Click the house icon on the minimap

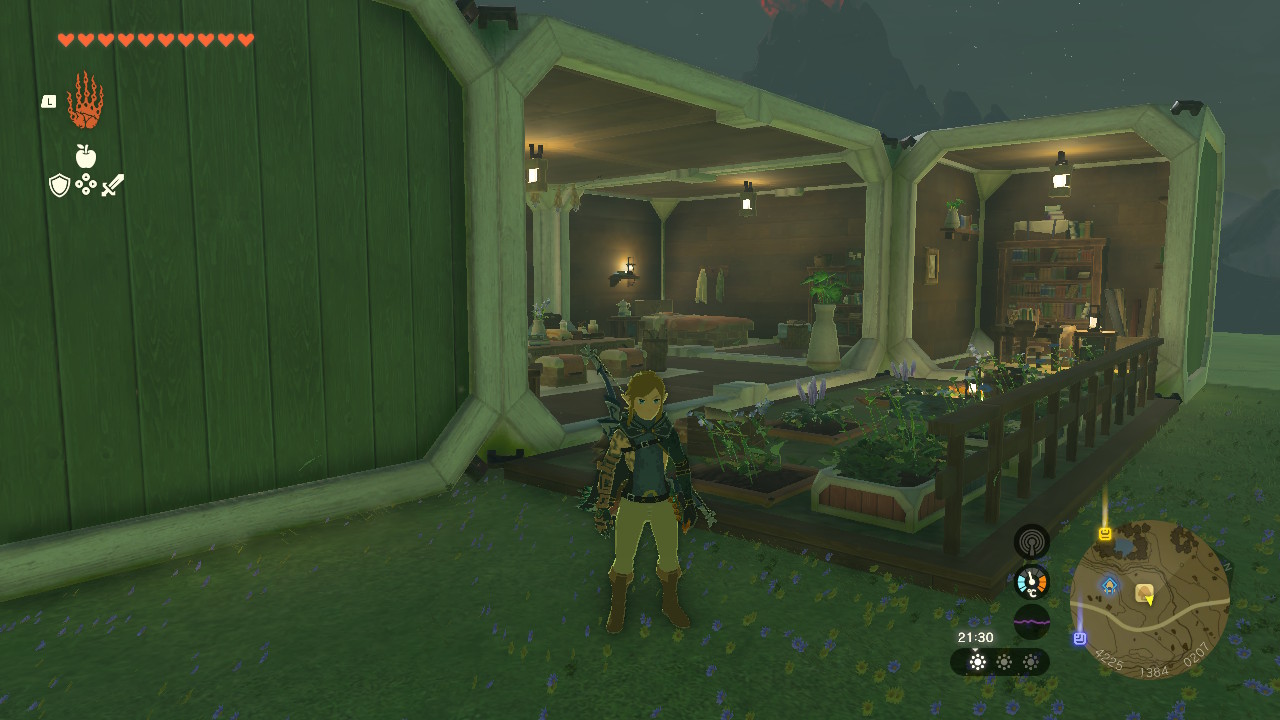tap(1144, 593)
